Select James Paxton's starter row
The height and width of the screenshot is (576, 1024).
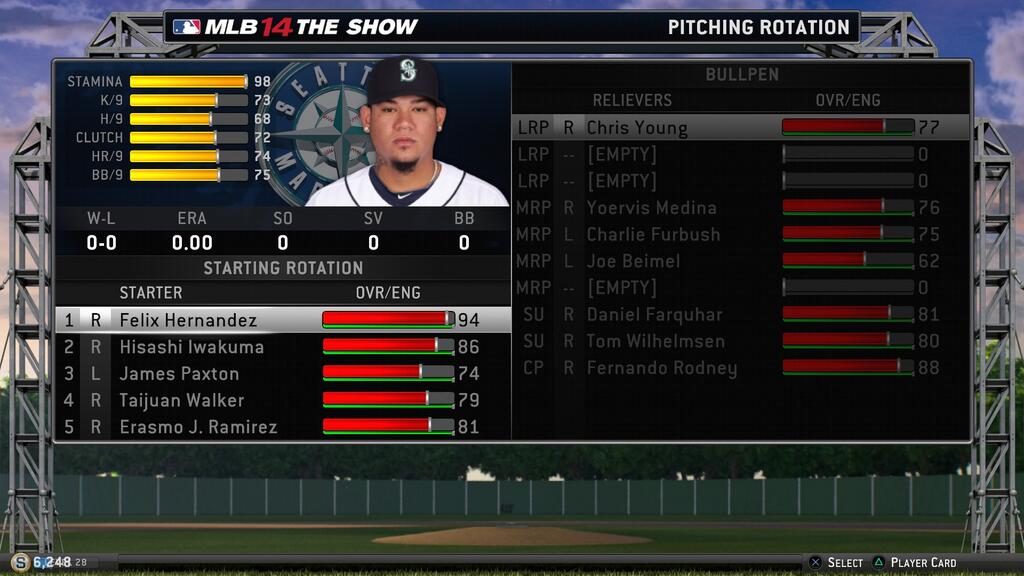[179, 374]
